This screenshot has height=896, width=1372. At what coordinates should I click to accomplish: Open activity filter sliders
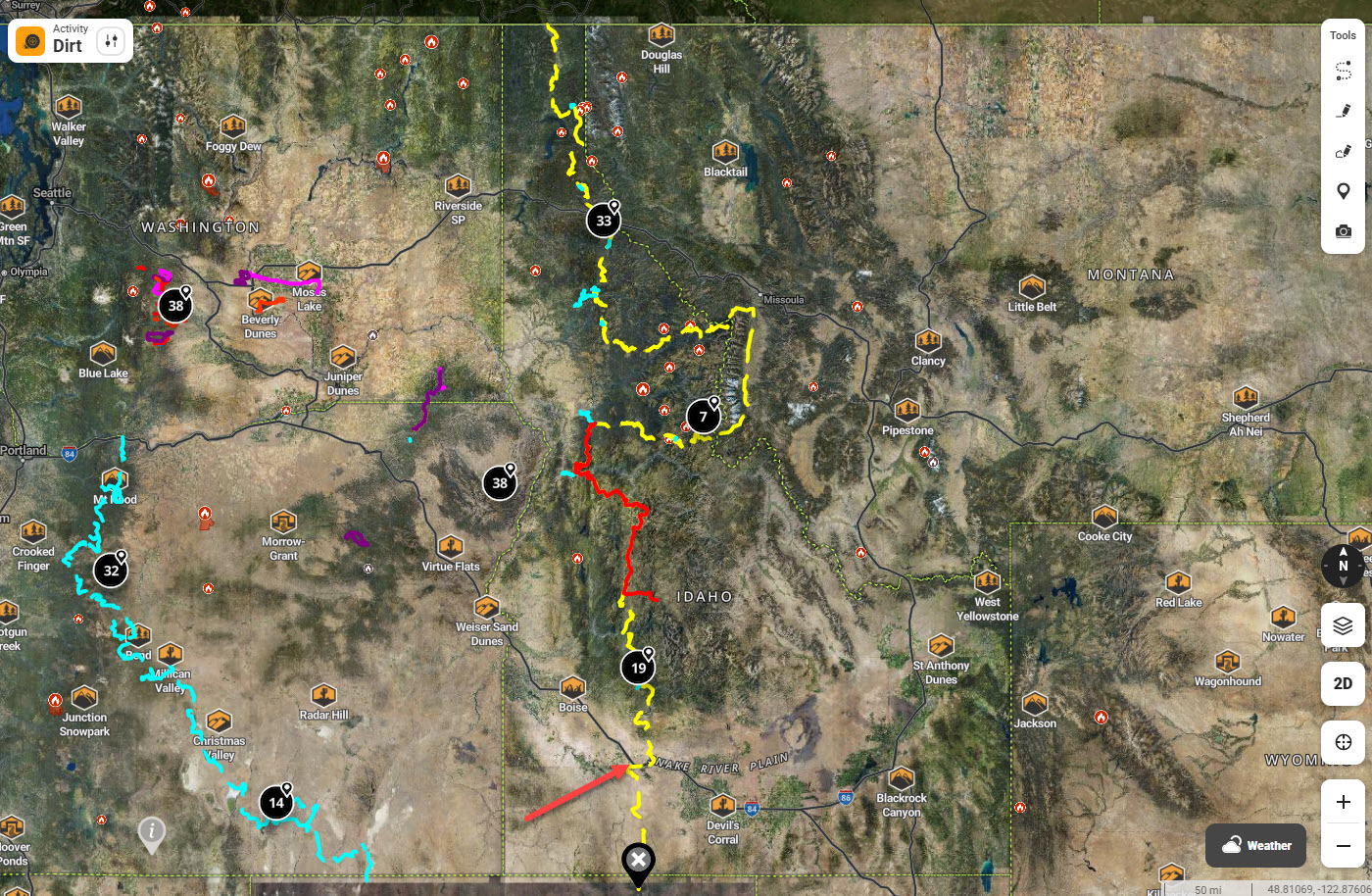coord(111,40)
